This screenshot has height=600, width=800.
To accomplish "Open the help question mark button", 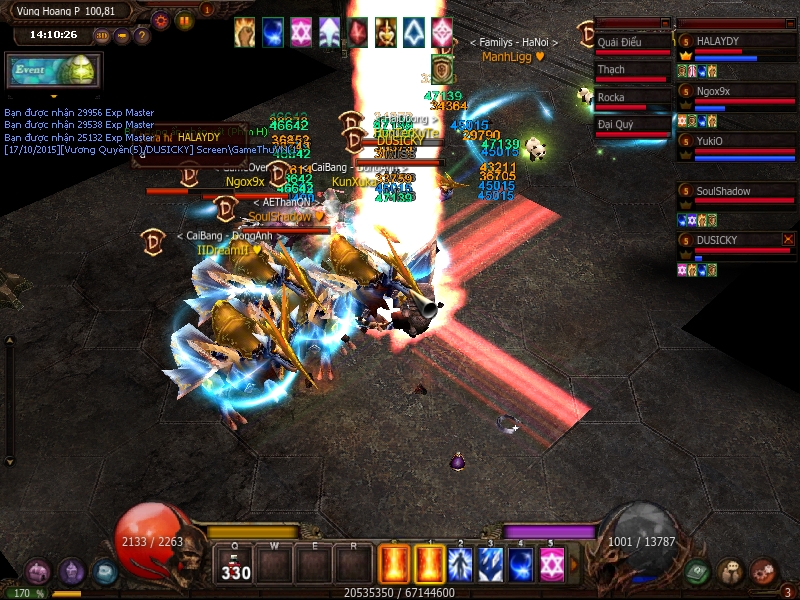I will pyautogui.click(x=142, y=36).
